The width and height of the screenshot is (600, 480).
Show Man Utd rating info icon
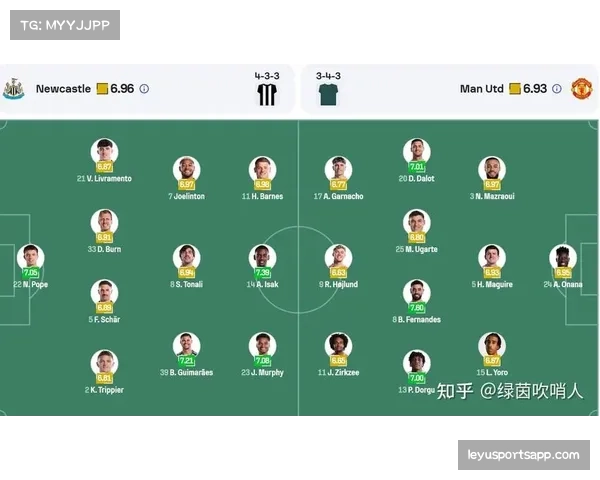click(557, 89)
